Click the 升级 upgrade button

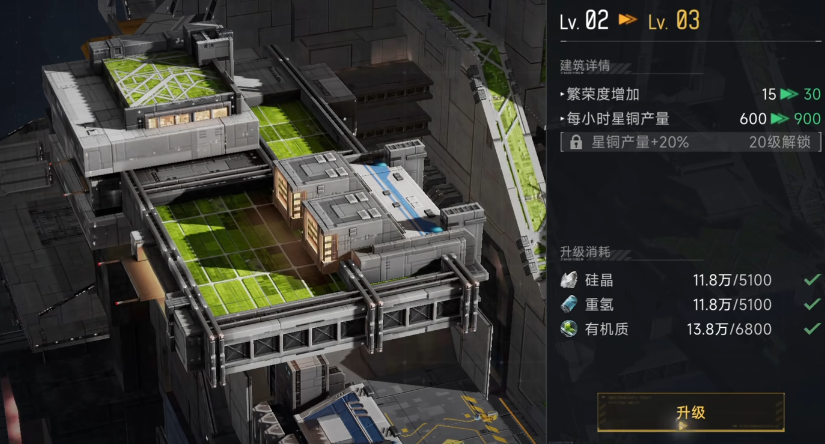point(690,412)
